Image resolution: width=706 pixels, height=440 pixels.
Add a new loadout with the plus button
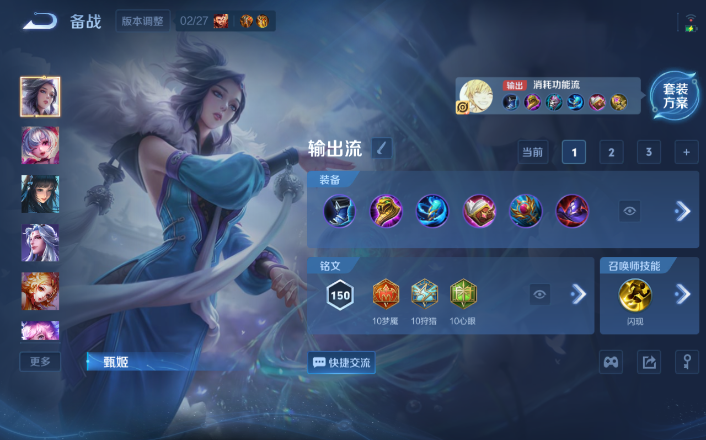tap(686, 152)
